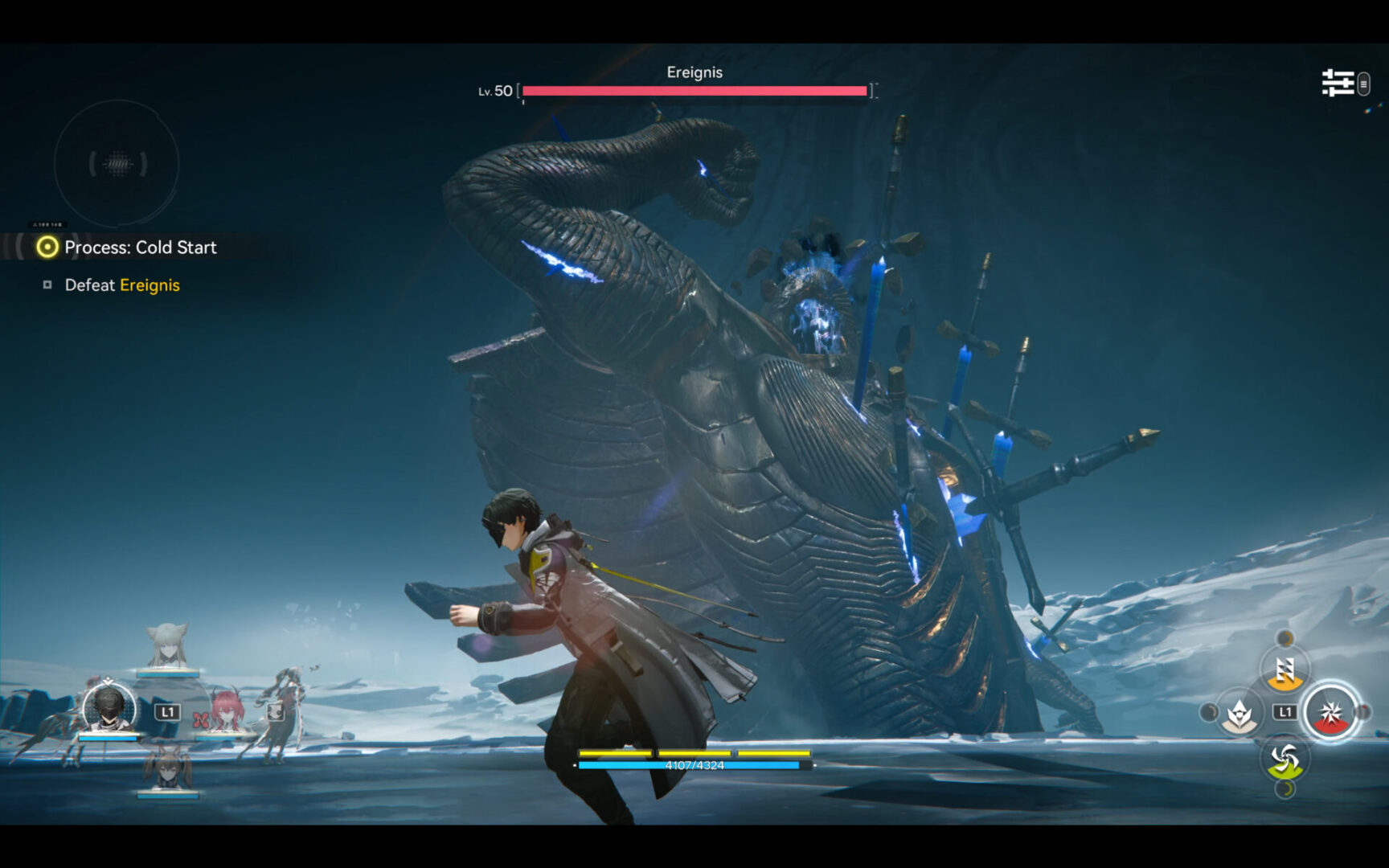Click the 4107/4324 HP readout
Screen dimensions: 1389x868
click(696, 766)
